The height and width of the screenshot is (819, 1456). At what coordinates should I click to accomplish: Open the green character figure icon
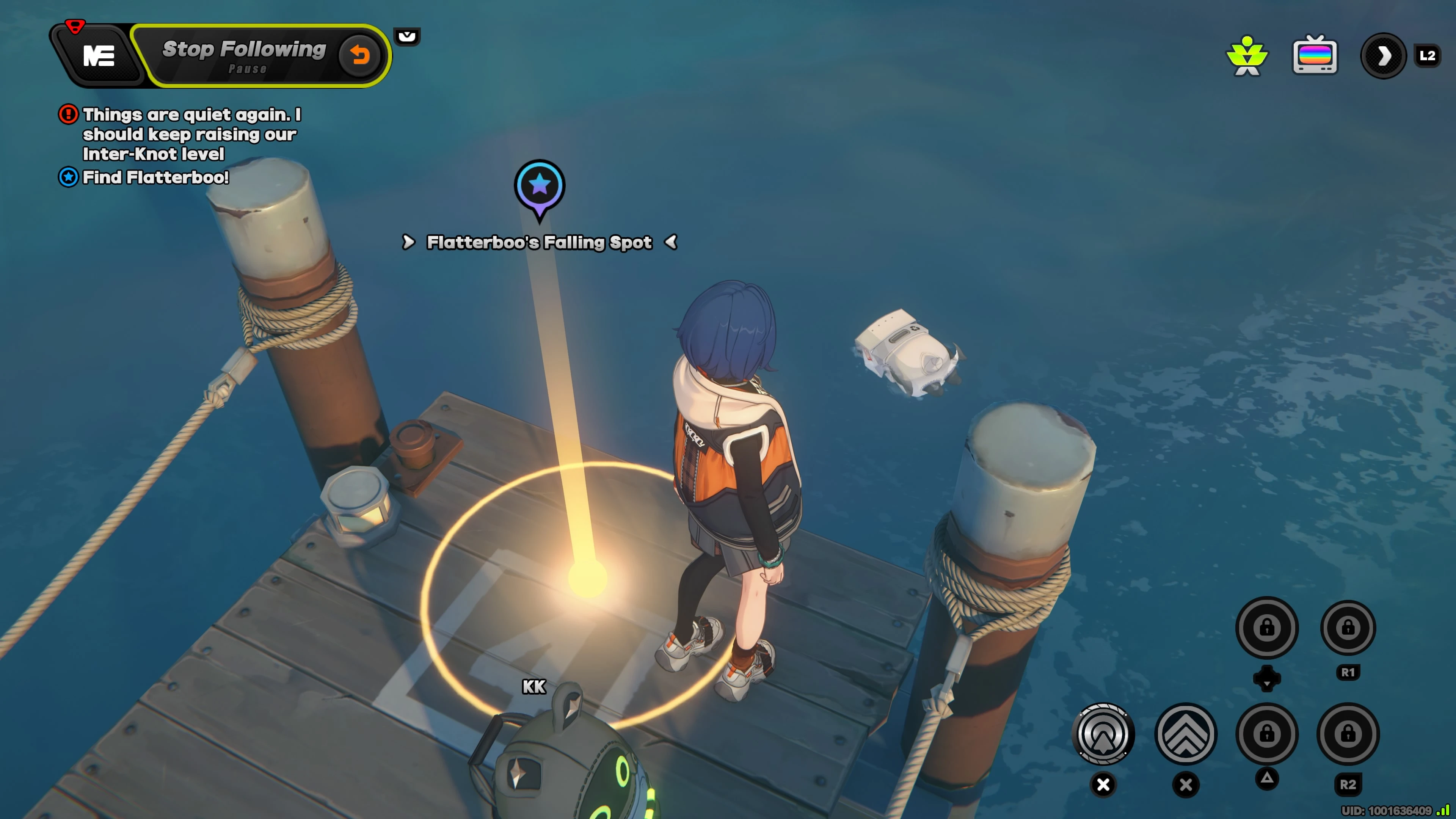(x=1247, y=55)
